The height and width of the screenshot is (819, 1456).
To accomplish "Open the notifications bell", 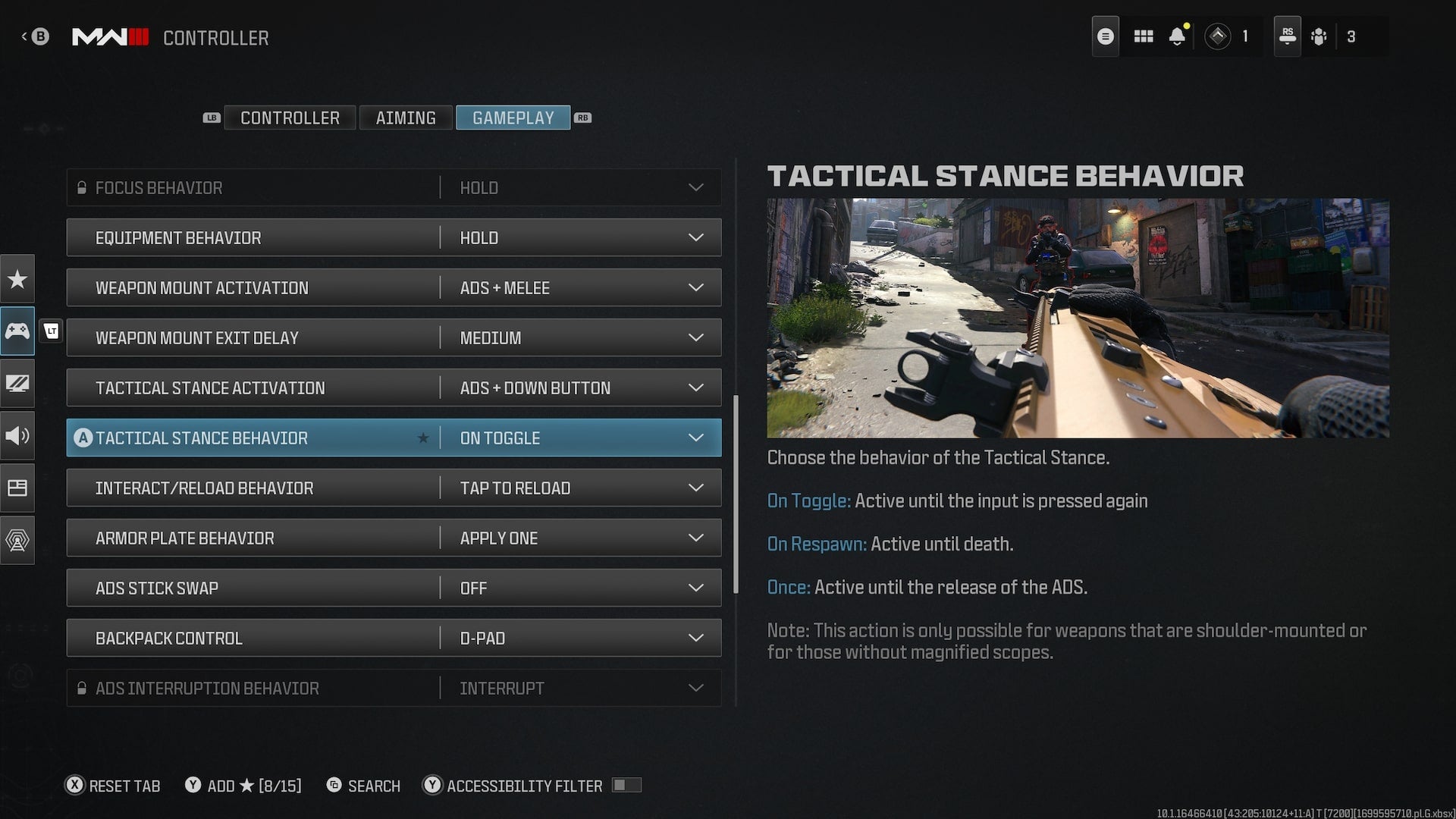I will pos(1178,36).
